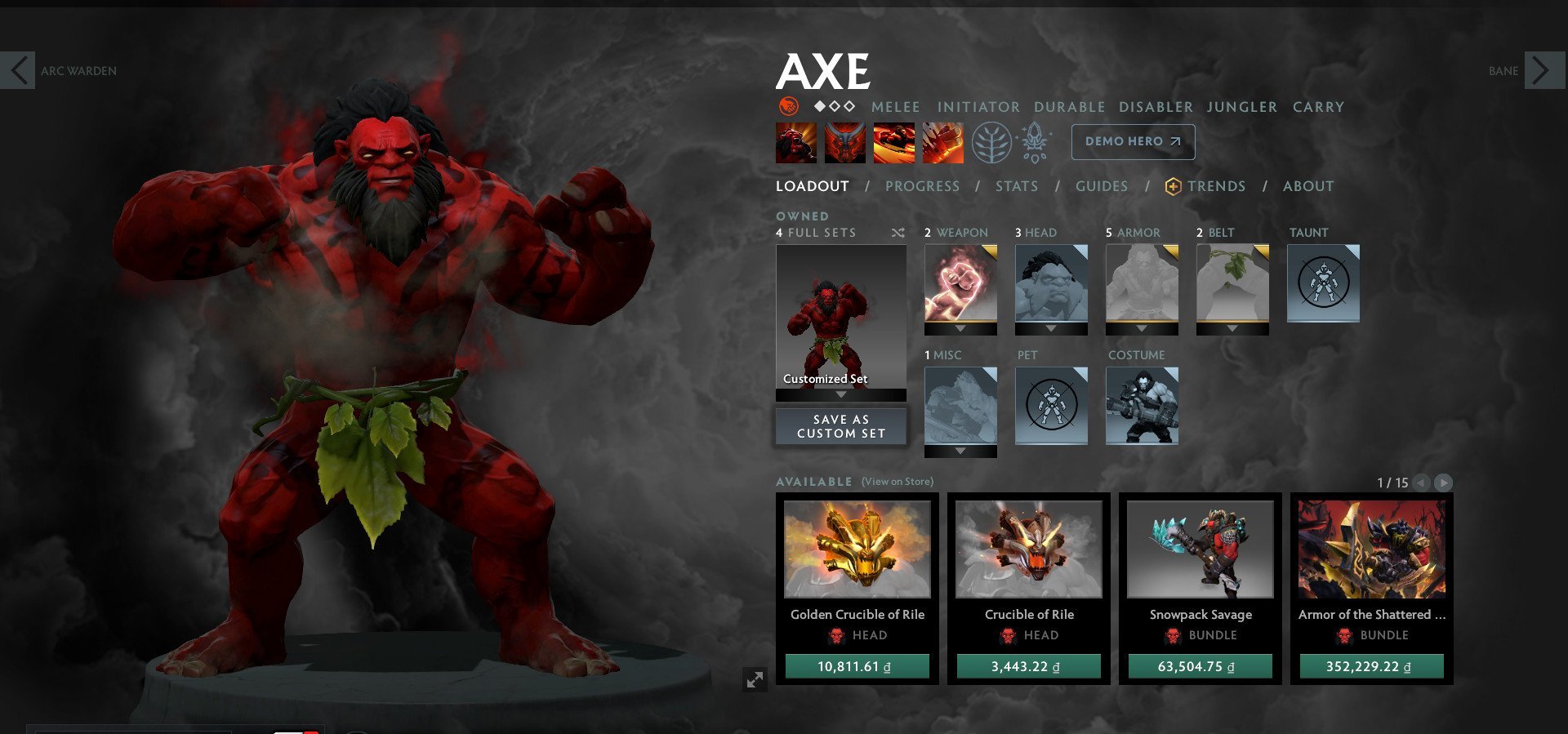Select the Berserker's Call ability icon

[x=796, y=141]
